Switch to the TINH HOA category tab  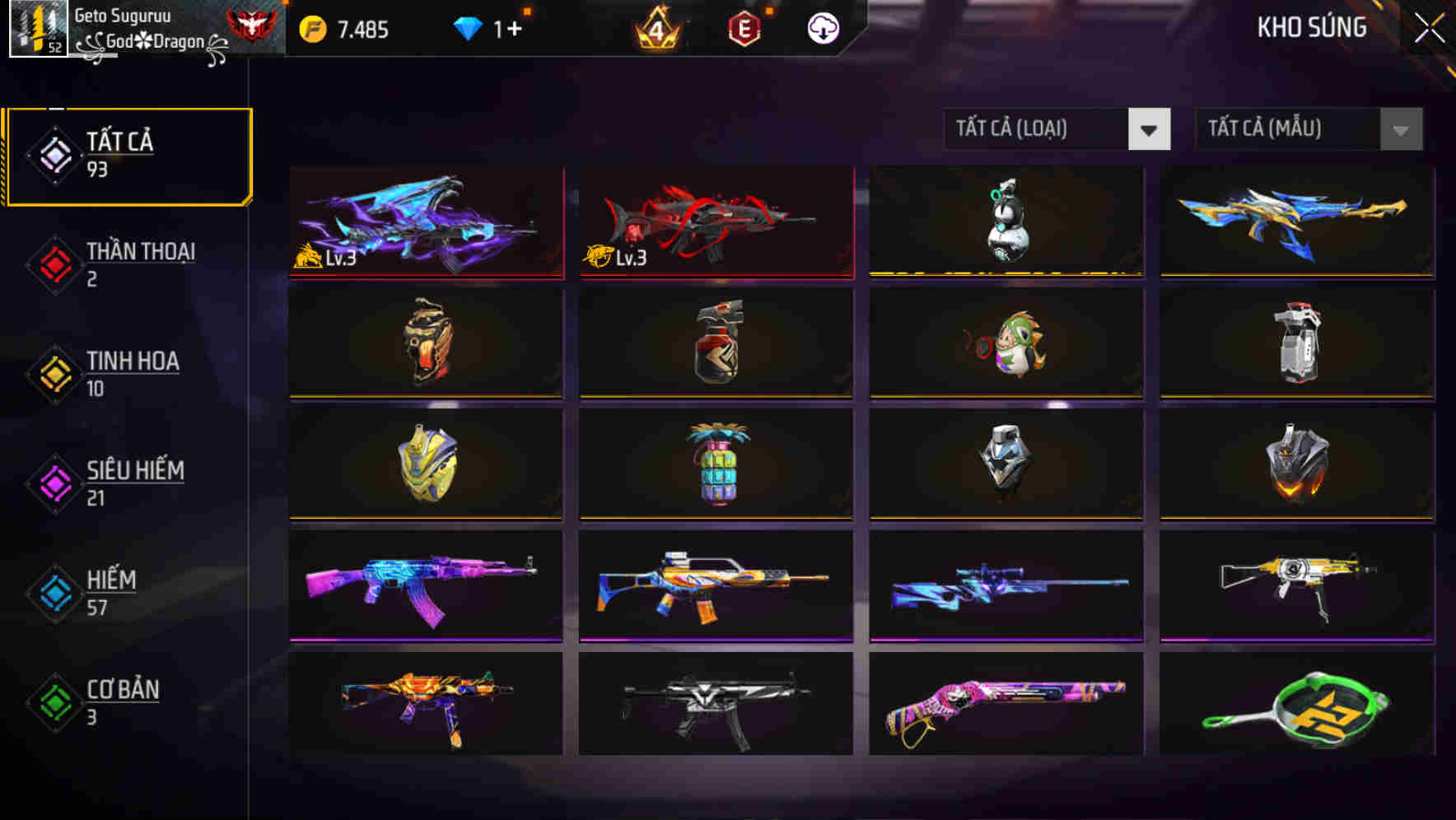click(129, 374)
